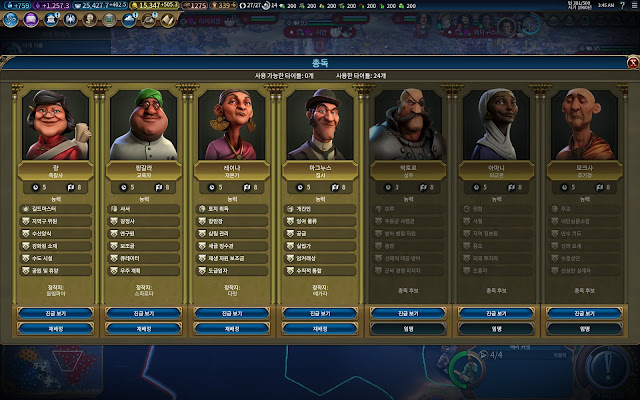Screen dimensions: 640x400
Task: Appoint governor 아마니
Action: (x=495, y=327)
